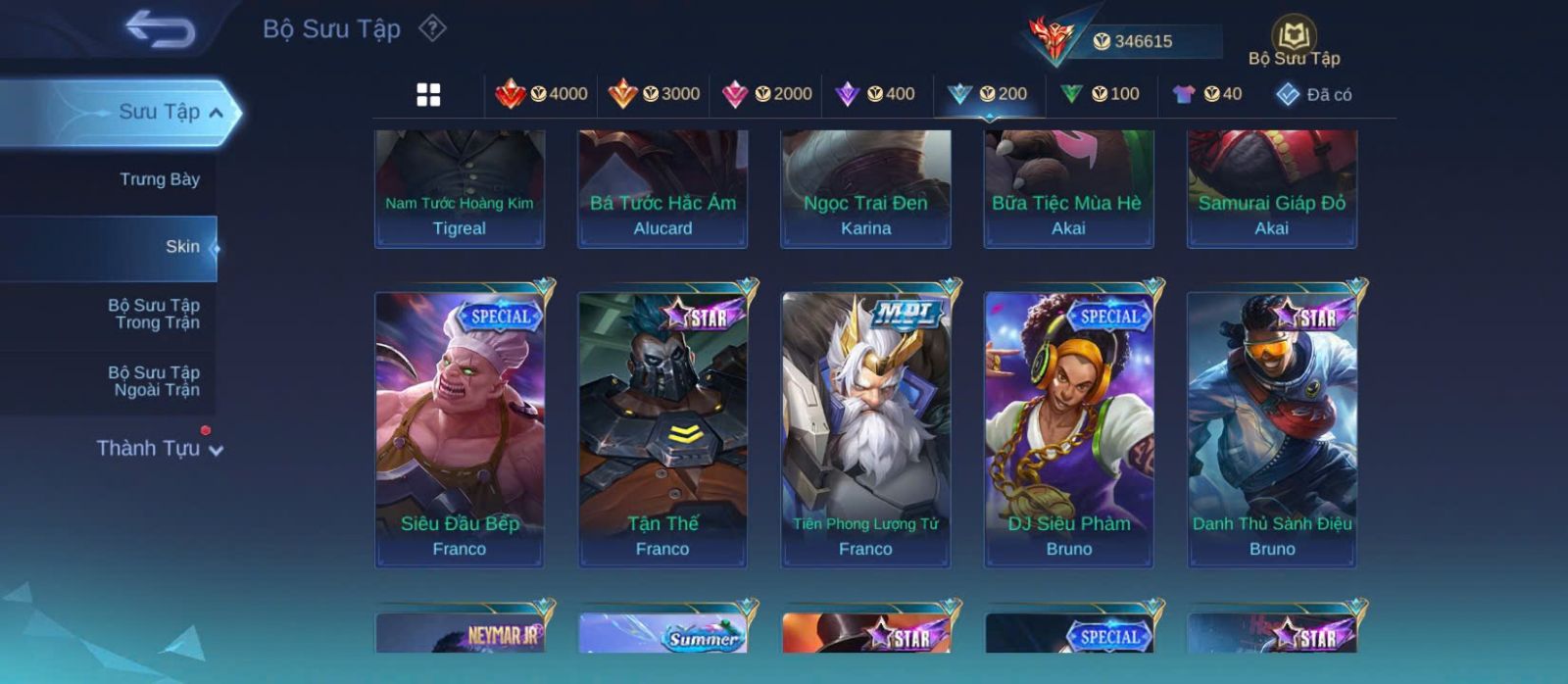Open Bộ Sưu Tập Ngoài Trận
Viewport: 1568px width, 684px height.
(x=154, y=381)
